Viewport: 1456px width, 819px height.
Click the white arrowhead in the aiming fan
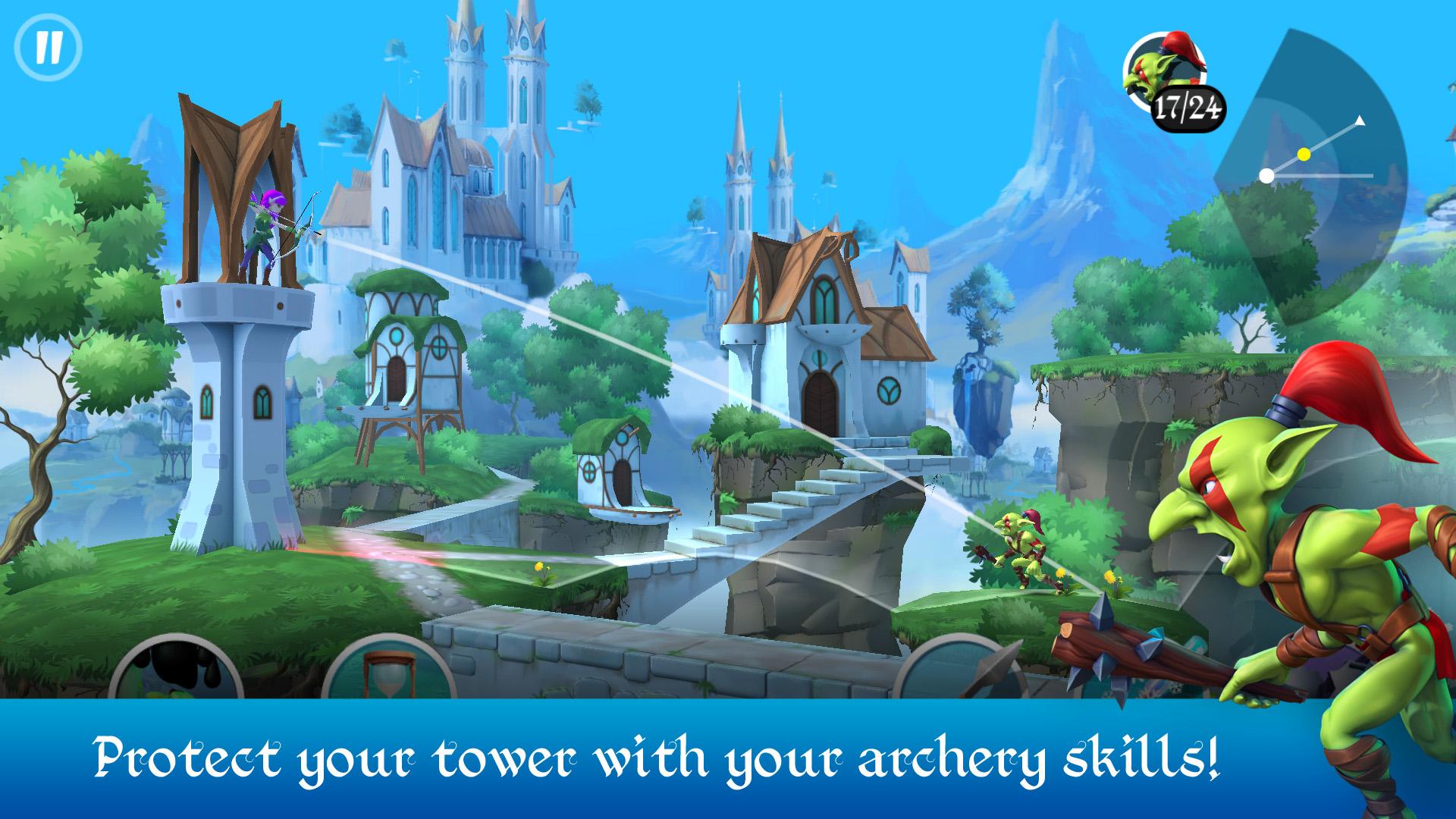pos(1361,120)
